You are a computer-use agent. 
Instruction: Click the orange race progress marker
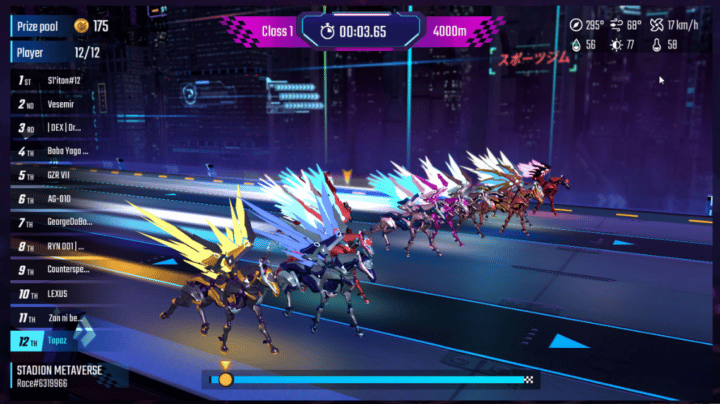(x=226, y=380)
